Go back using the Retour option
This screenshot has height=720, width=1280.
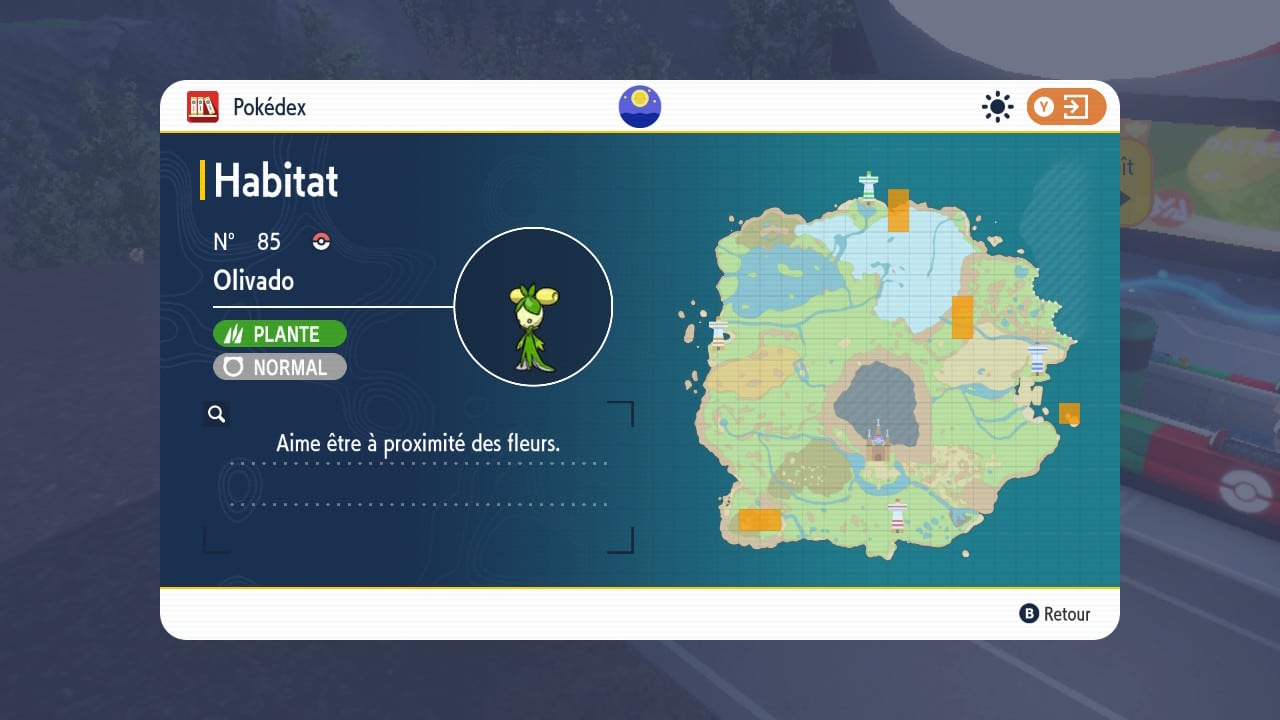(x=1055, y=614)
